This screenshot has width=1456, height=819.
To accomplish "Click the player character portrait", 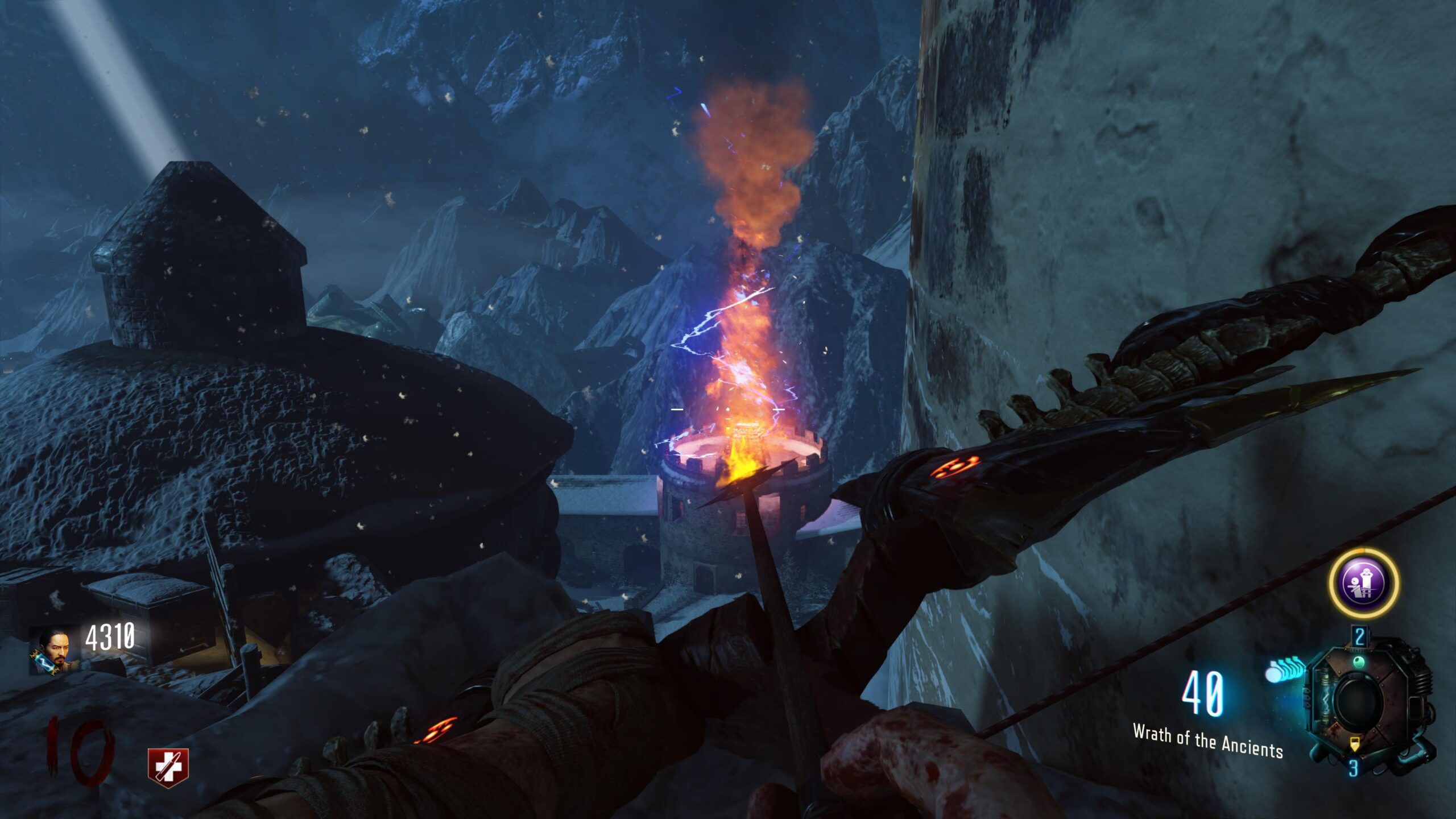I will [53, 650].
